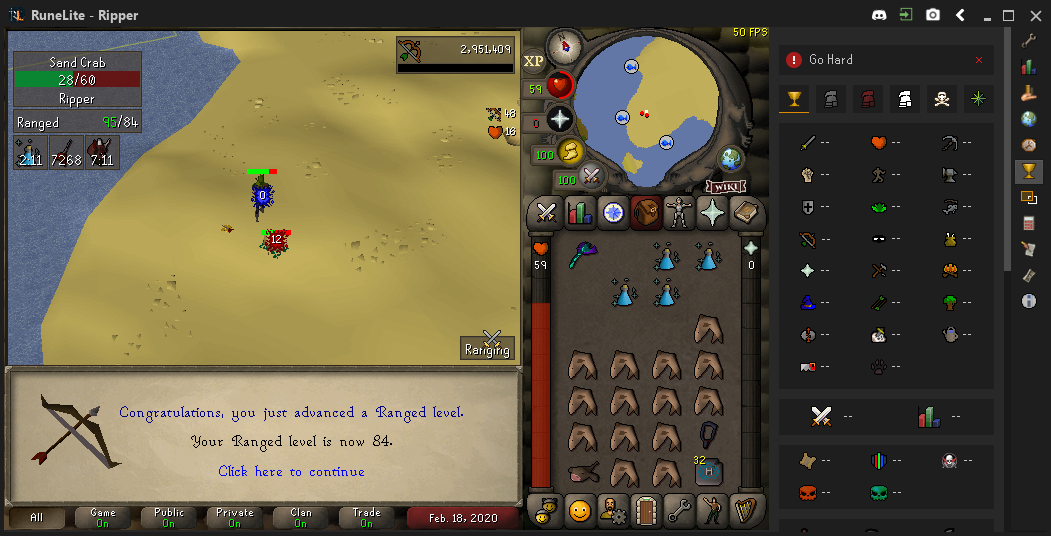Image resolution: width=1051 pixels, height=536 pixels.
Task: Open the world map globe
Action: click(x=732, y=159)
